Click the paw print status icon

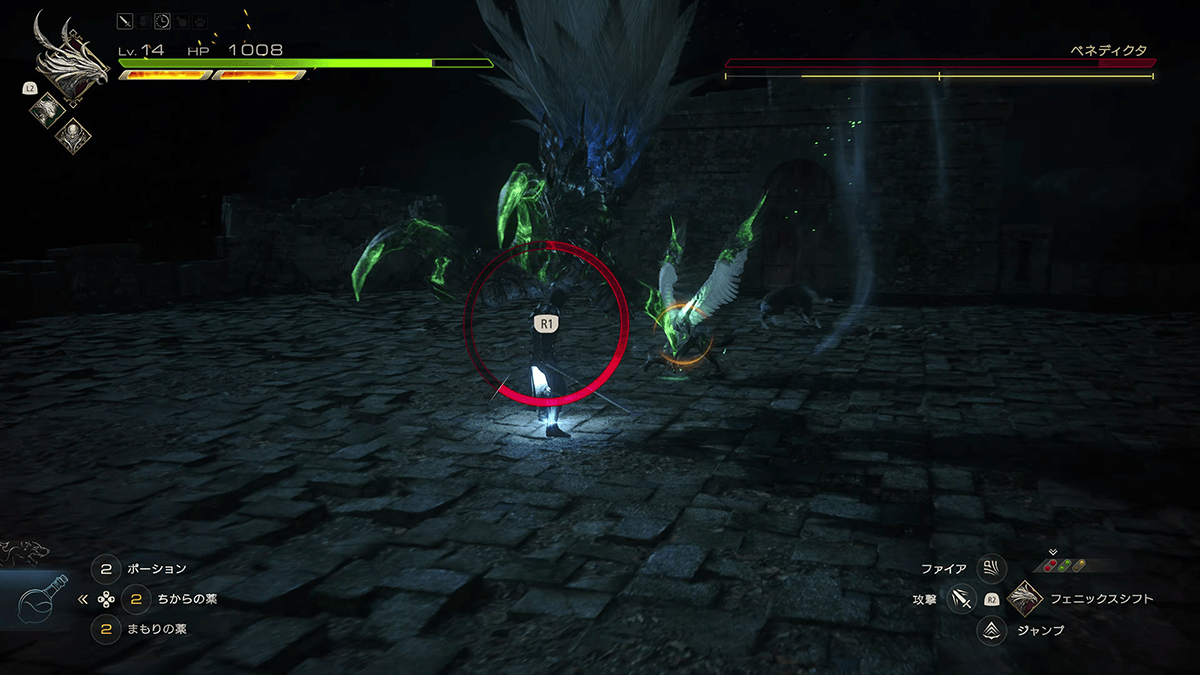(201, 19)
